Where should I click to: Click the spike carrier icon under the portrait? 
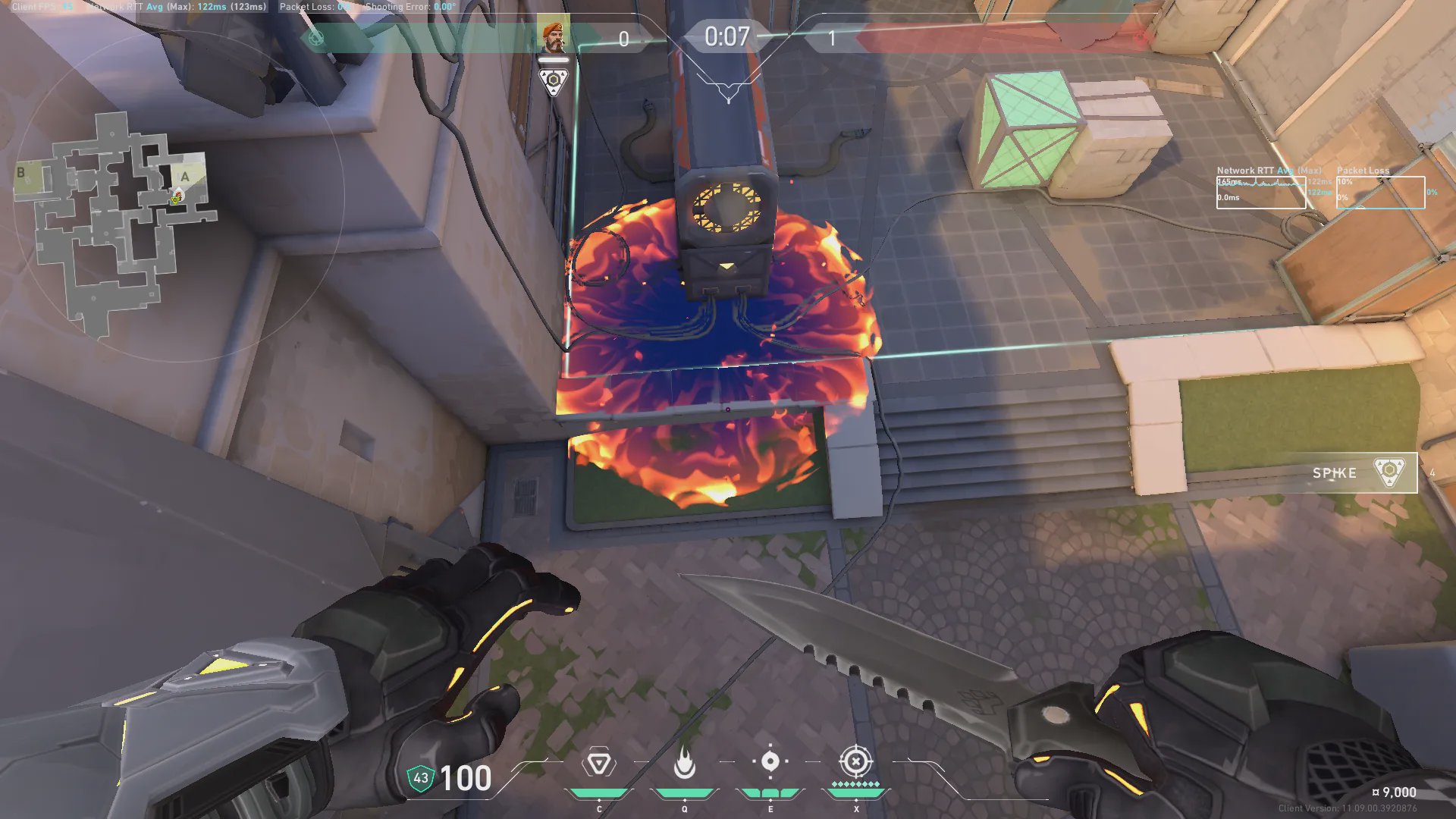[x=554, y=80]
